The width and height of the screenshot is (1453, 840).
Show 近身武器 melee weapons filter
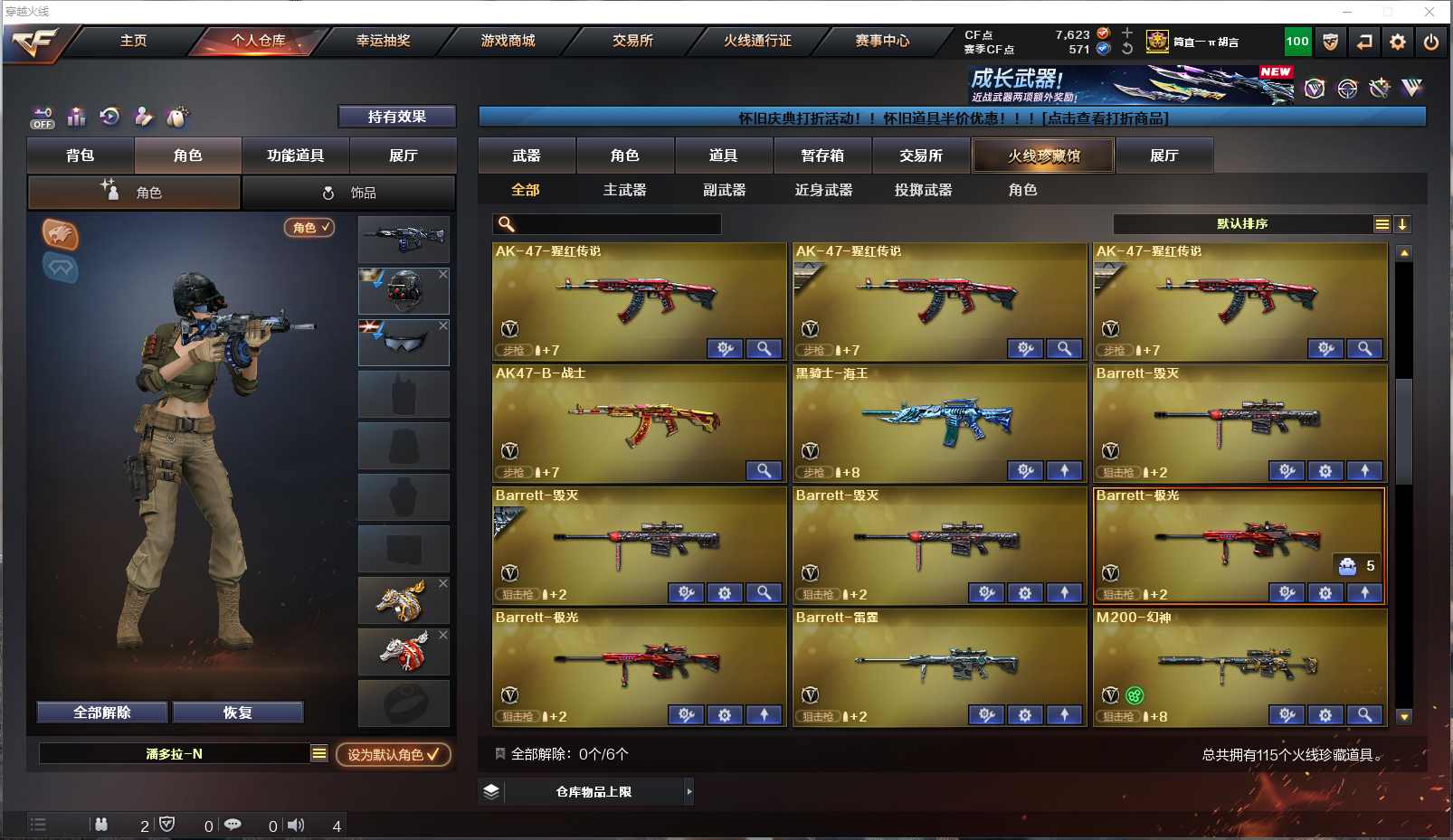tap(823, 190)
